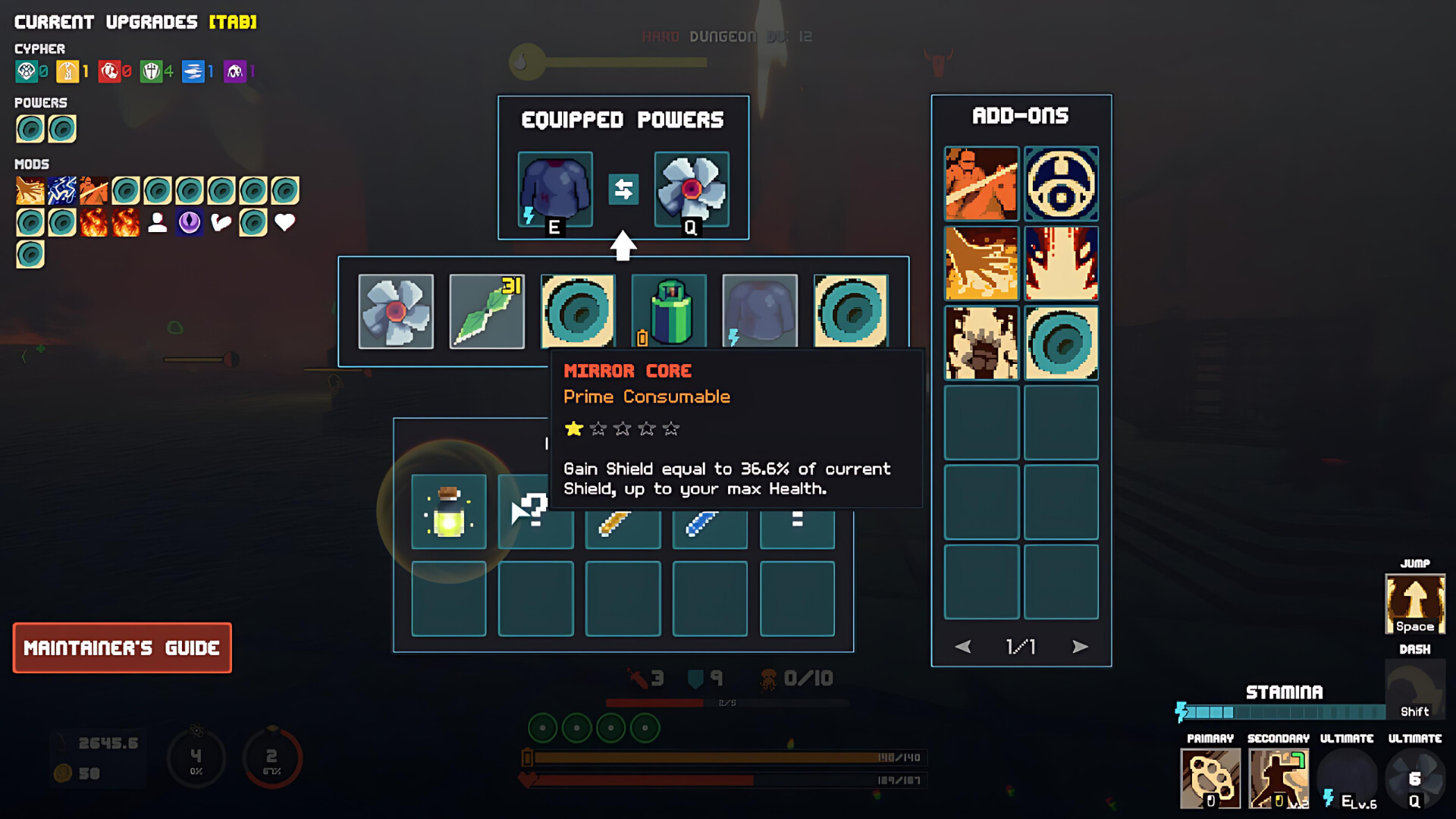Select the green battery canister item
The height and width of the screenshot is (819, 1456).
669,311
